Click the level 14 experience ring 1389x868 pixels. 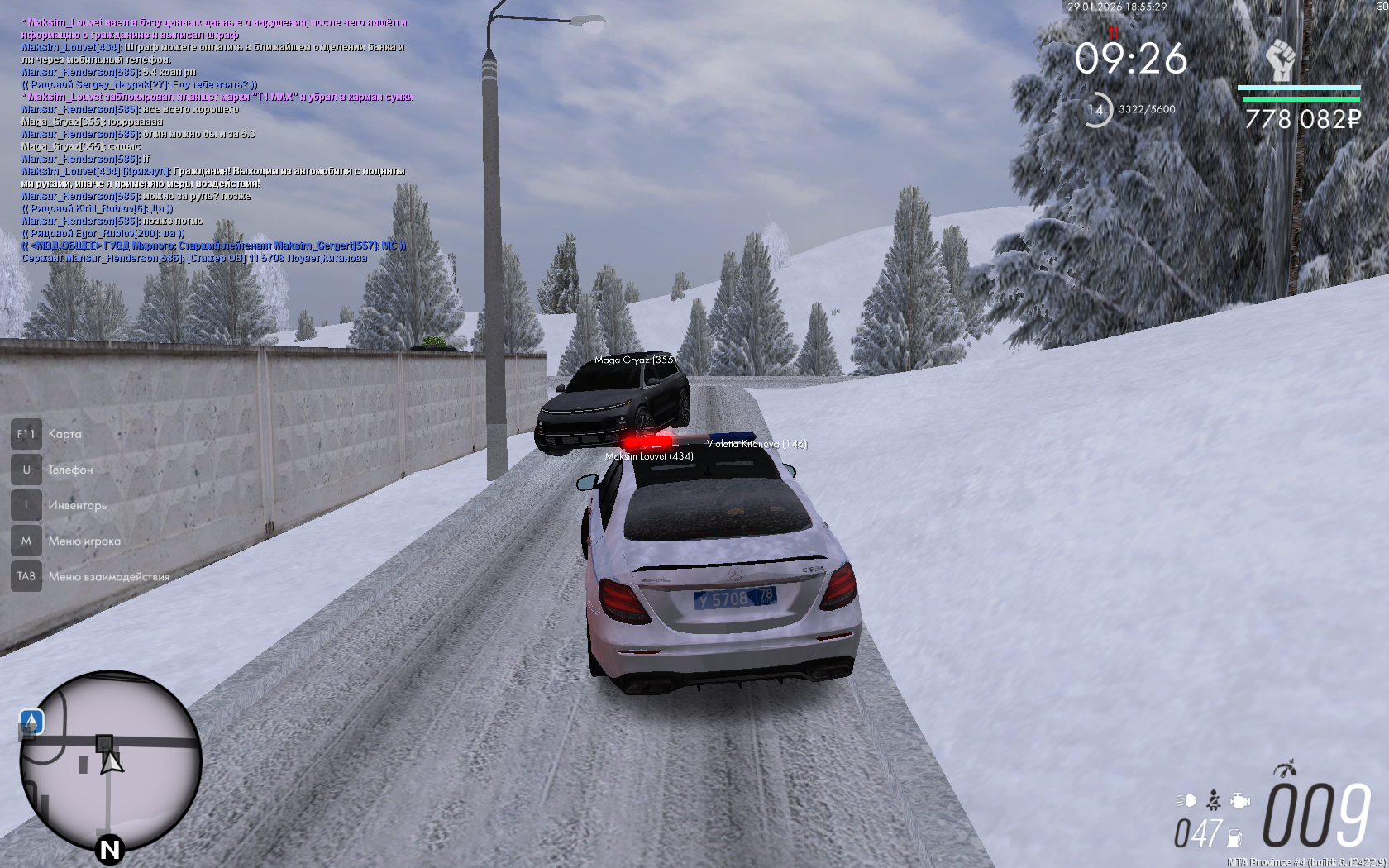1096,109
